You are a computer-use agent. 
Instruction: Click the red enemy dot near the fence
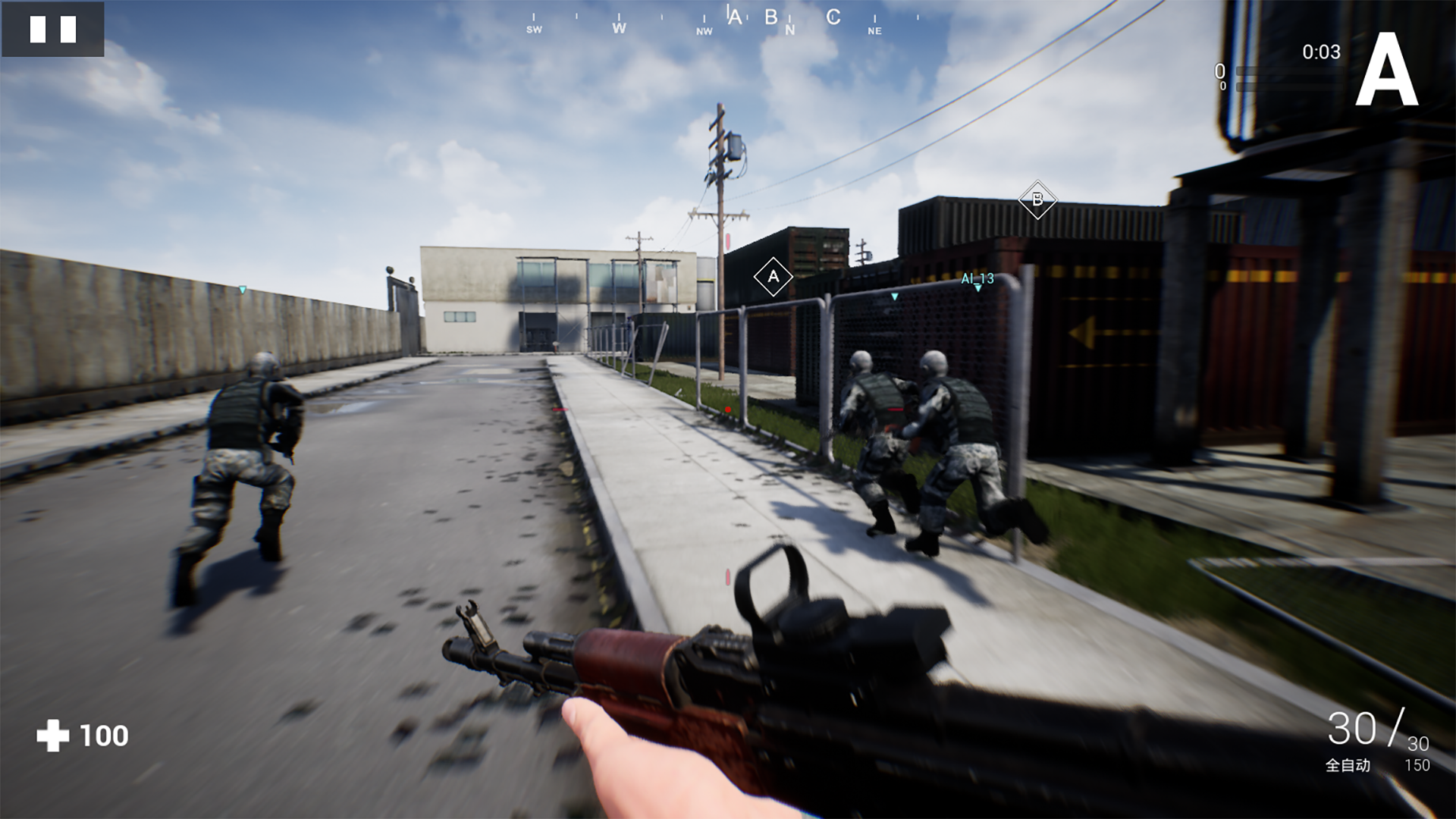click(x=729, y=407)
